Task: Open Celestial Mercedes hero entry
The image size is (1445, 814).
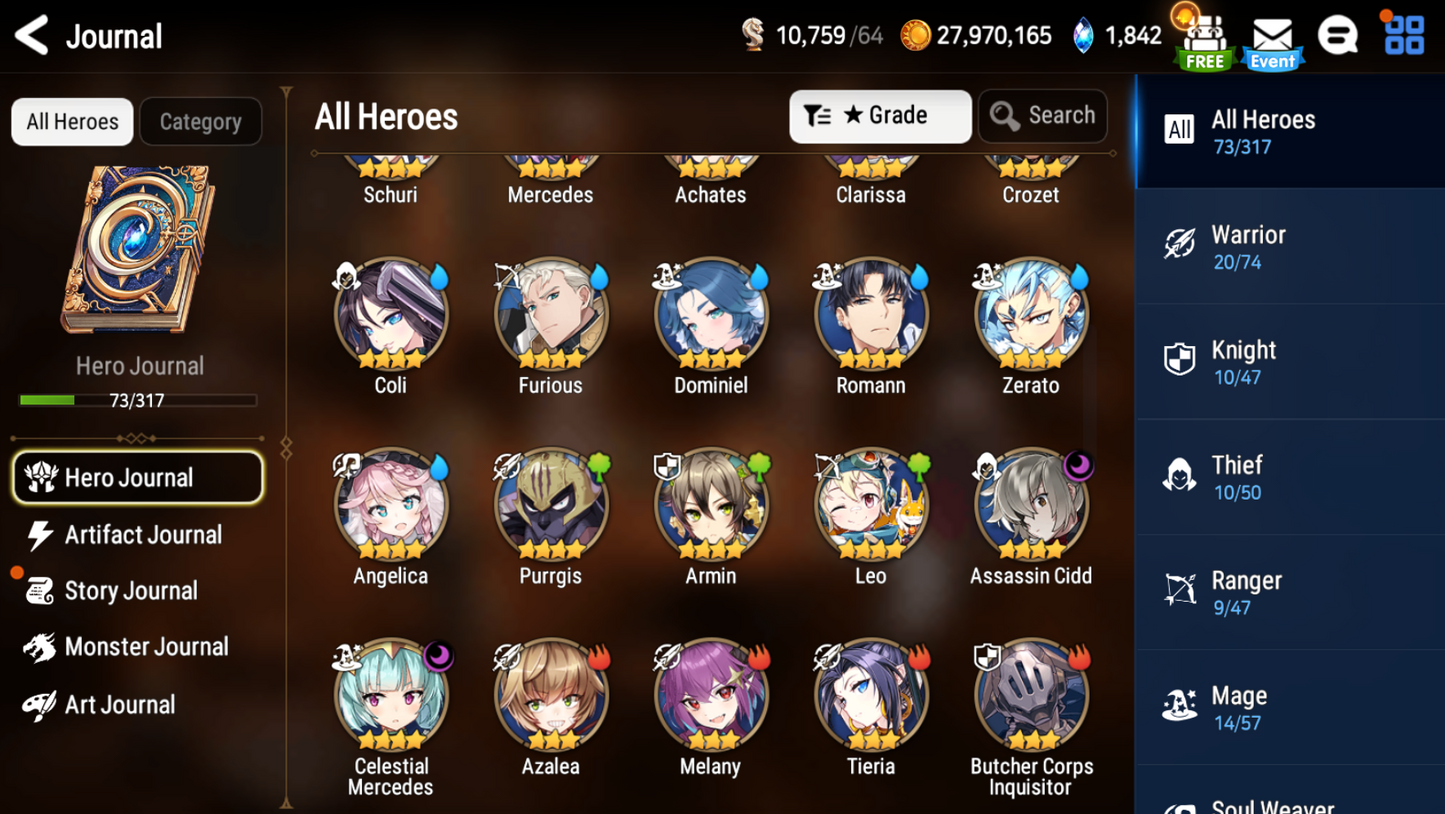Action: coord(390,697)
